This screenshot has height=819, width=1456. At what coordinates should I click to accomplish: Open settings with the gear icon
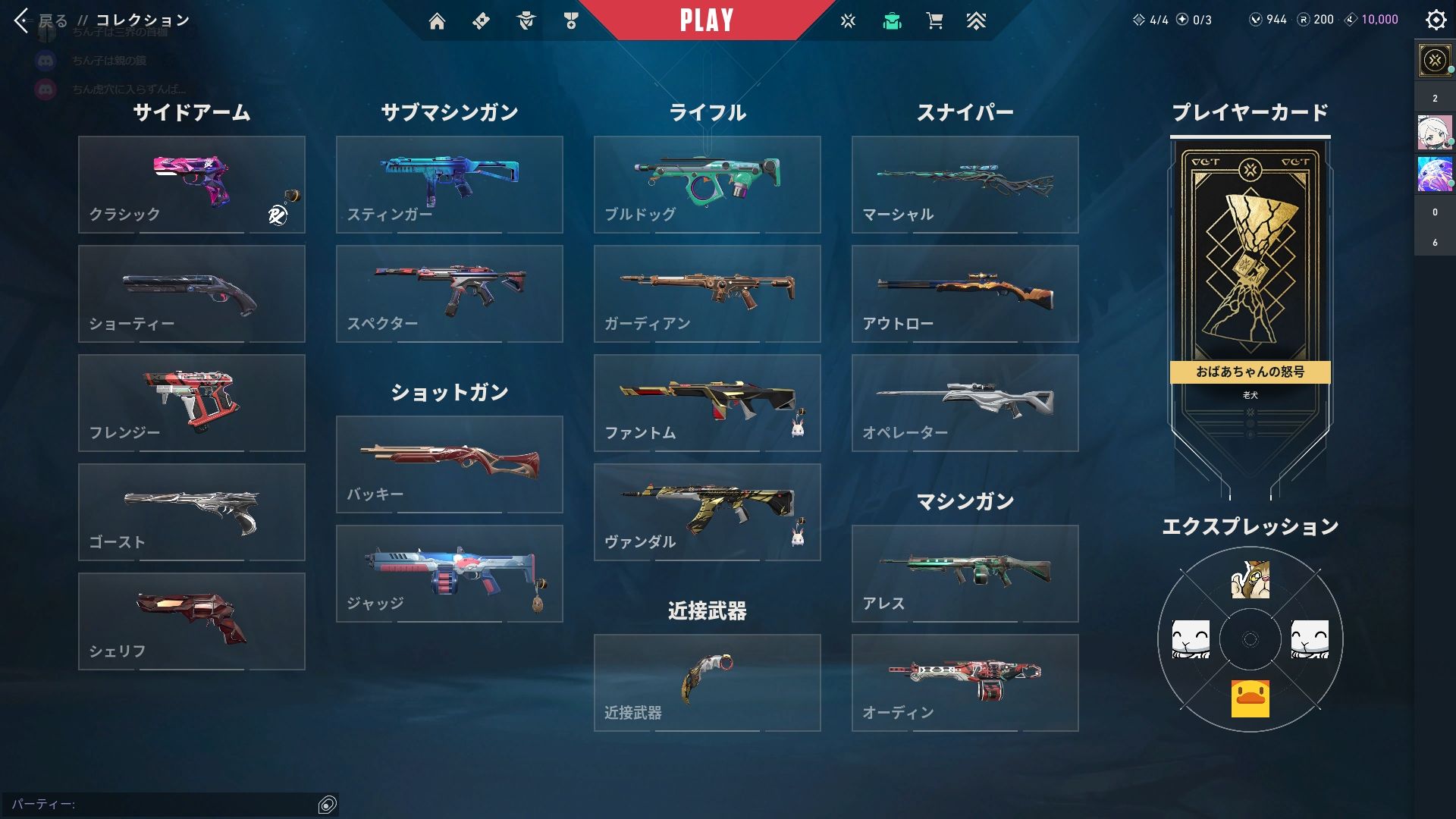tap(1436, 20)
